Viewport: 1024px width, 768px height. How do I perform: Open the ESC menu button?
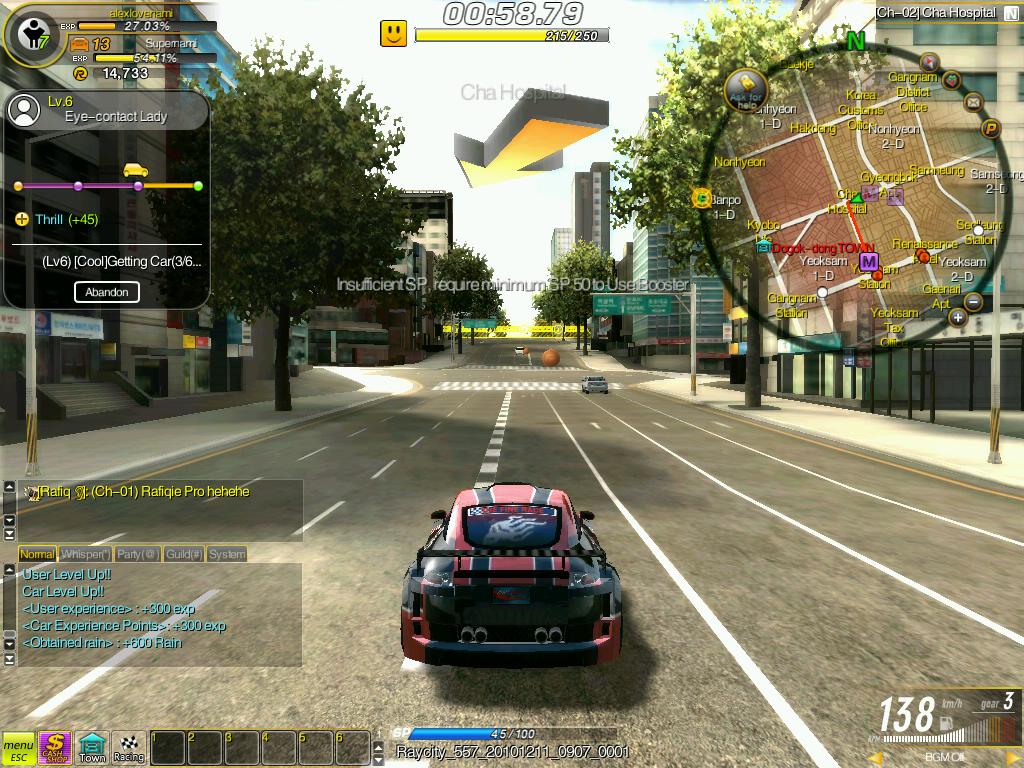point(18,747)
